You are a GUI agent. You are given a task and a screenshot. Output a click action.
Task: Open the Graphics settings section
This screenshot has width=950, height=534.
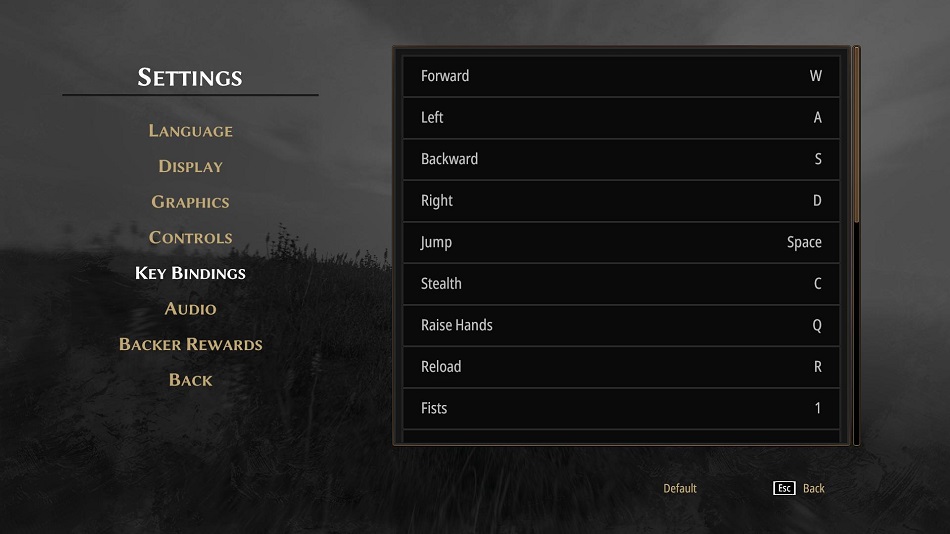(x=190, y=202)
